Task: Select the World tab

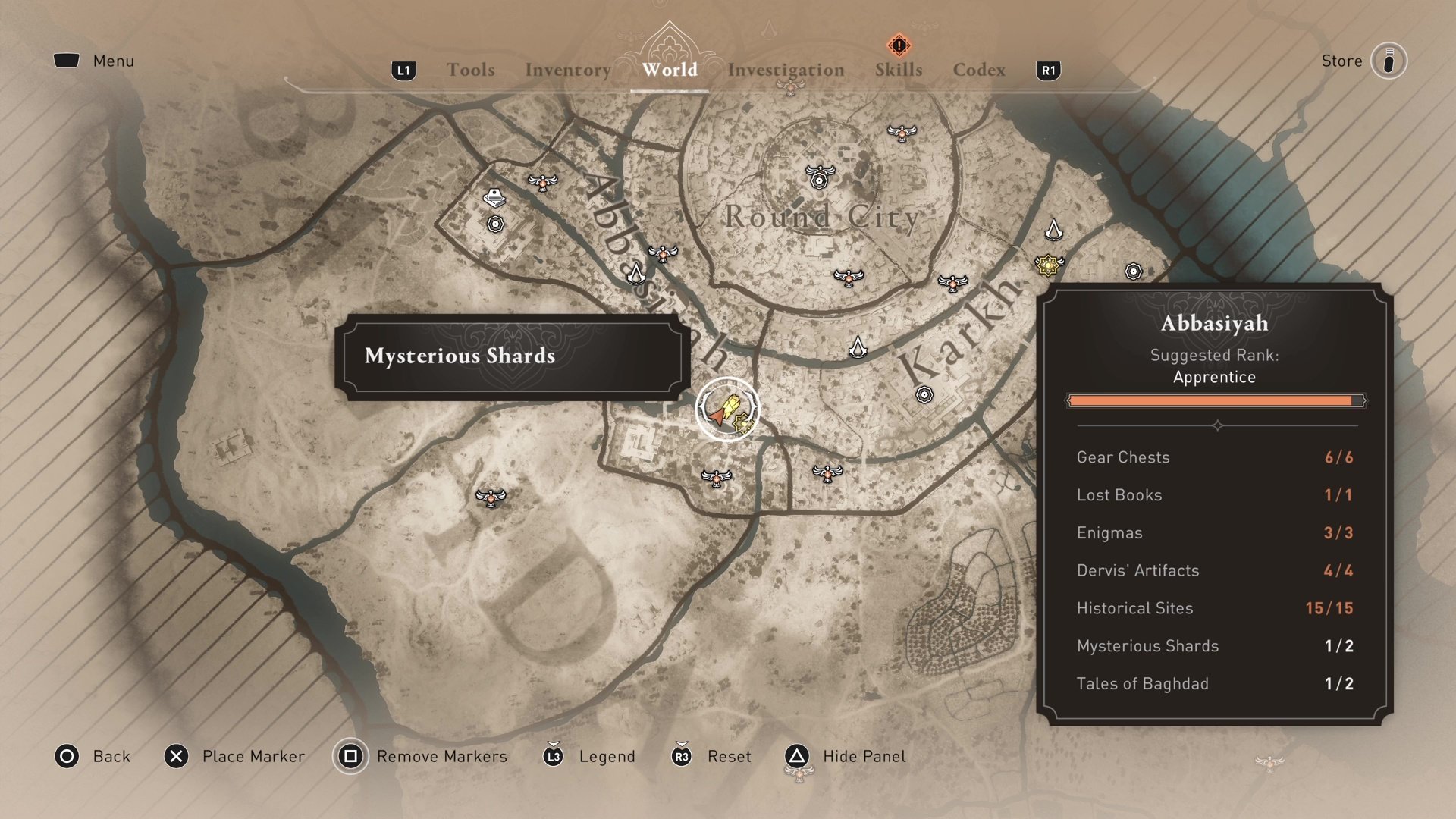Action: [x=670, y=70]
